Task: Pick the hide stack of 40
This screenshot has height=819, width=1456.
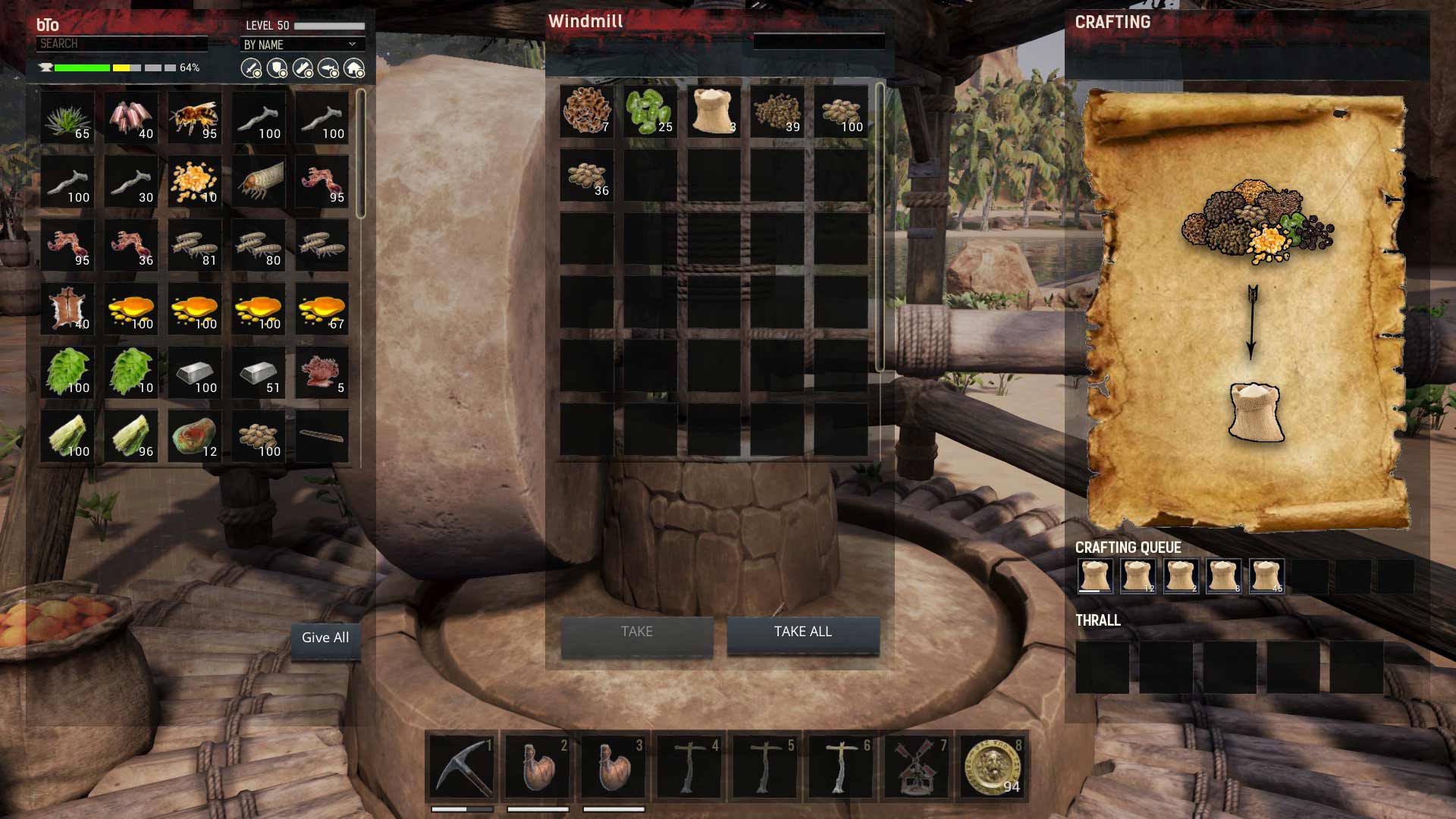Action: click(x=67, y=309)
